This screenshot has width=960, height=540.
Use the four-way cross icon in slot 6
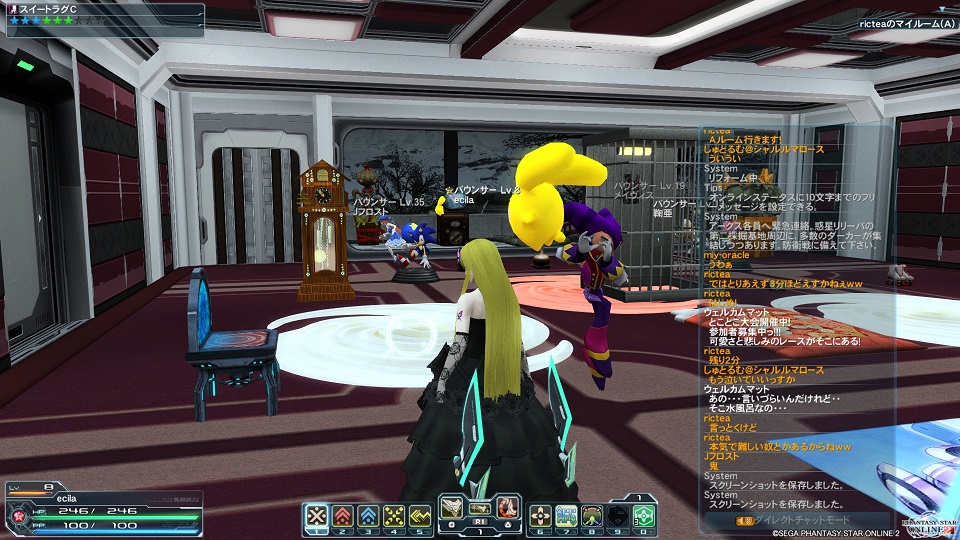tap(540, 516)
